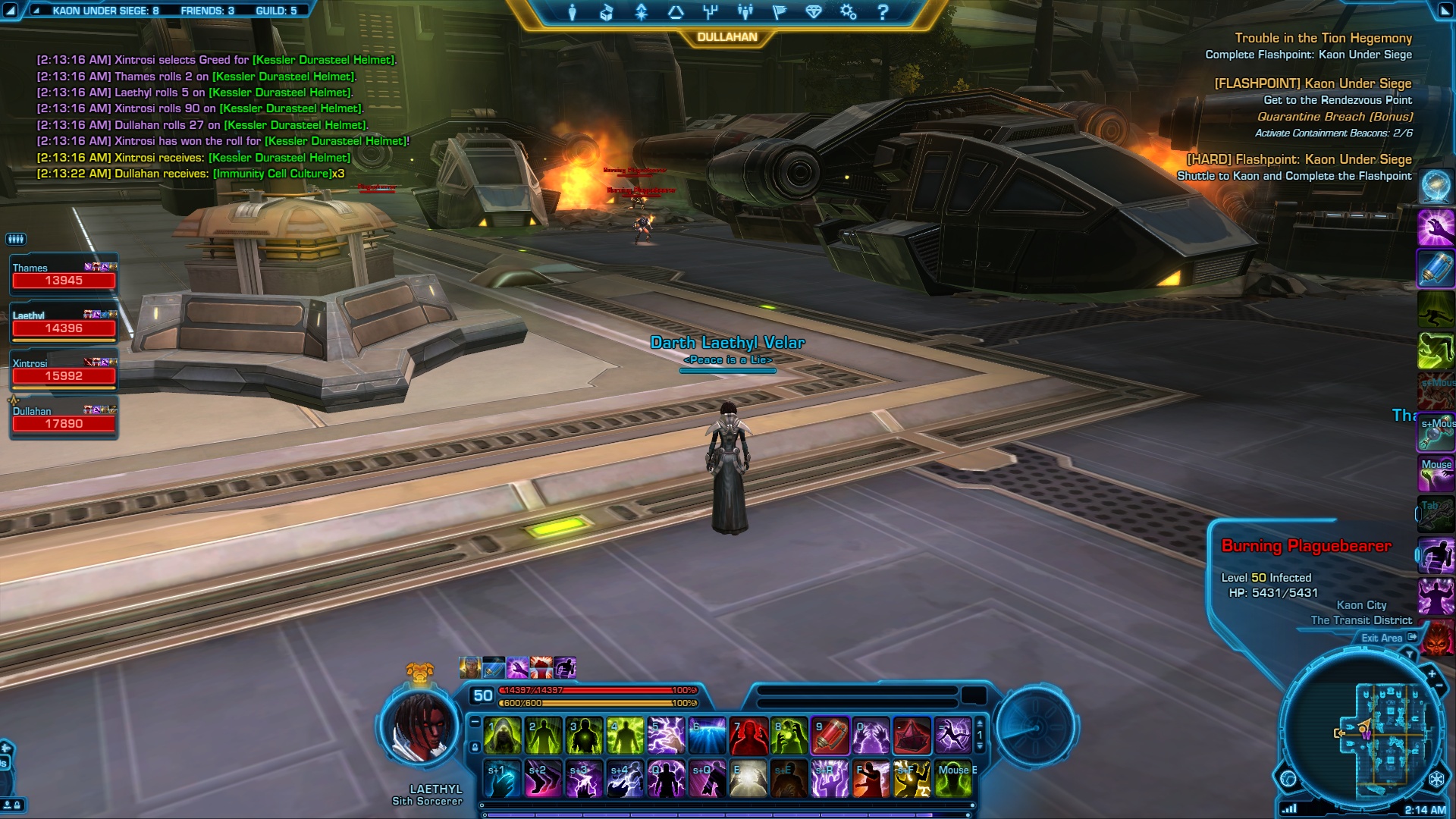Open the inventory box icon
The height and width of the screenshot is (819, 1456).
pyautogui.click(x=607, y=12)
